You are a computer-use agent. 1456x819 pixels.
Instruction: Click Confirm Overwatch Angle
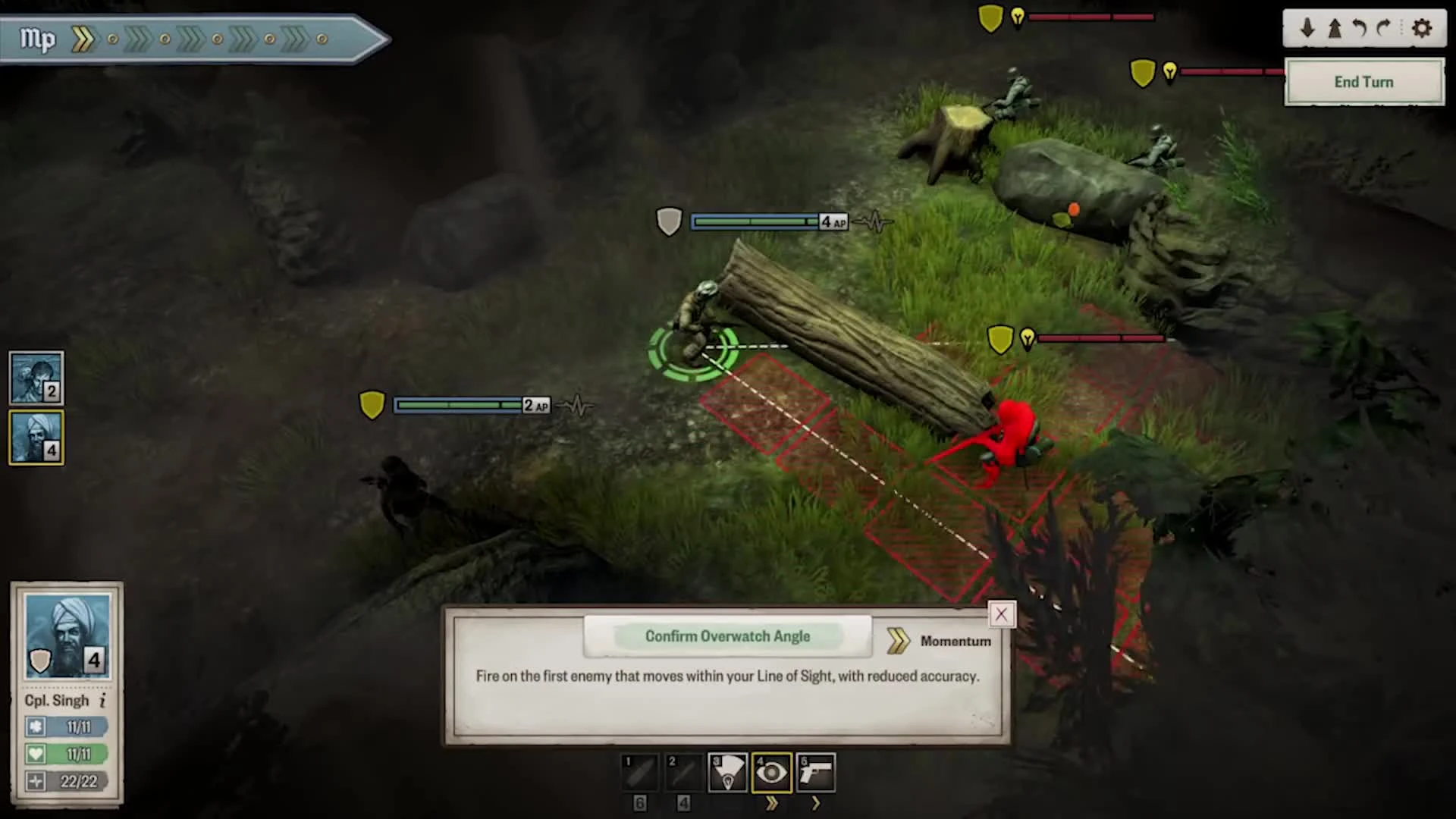727,636
